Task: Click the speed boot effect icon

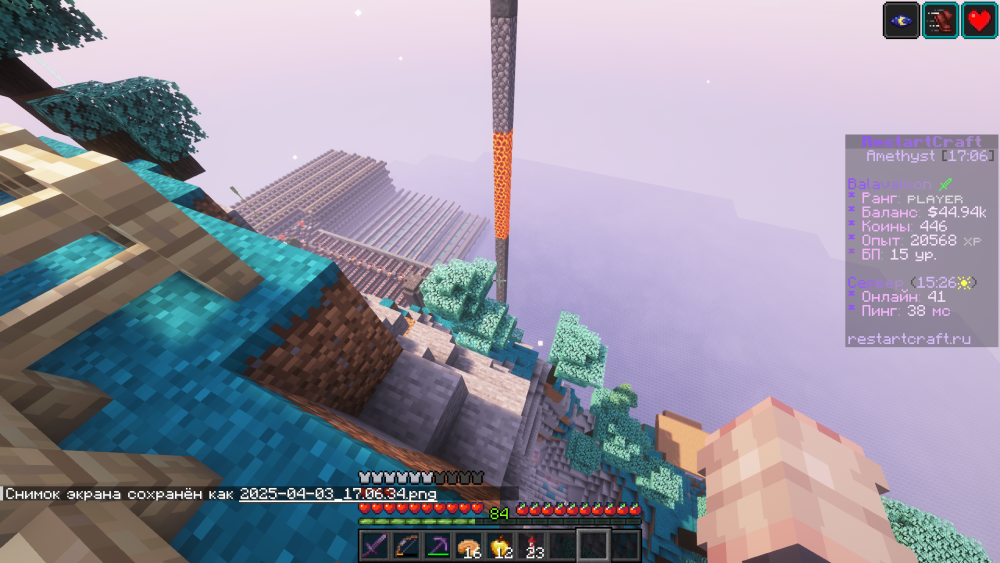Action: pyautogui.click(x=940, y=20)
